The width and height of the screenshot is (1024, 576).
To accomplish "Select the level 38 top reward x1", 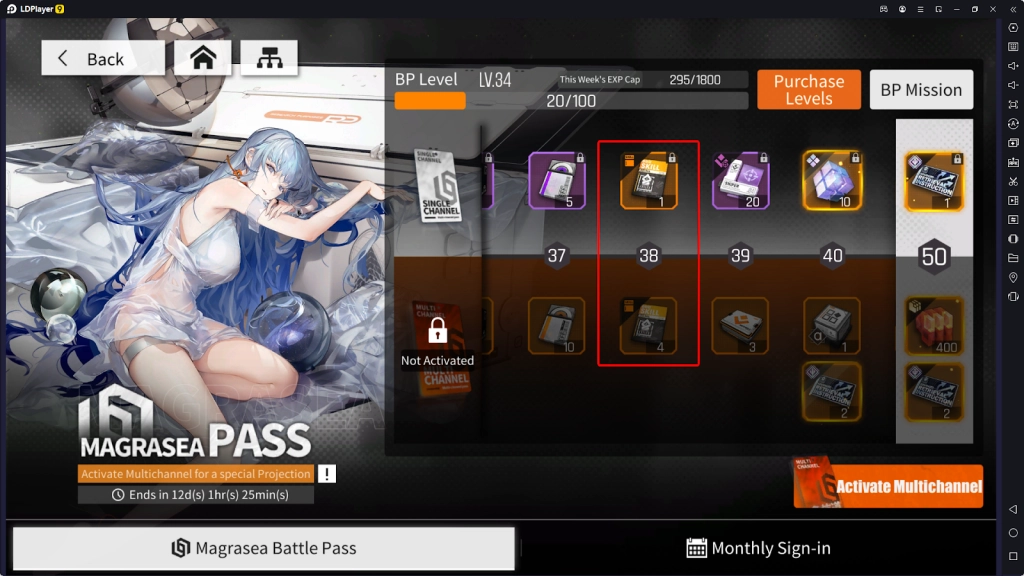I will coord(648,180).
